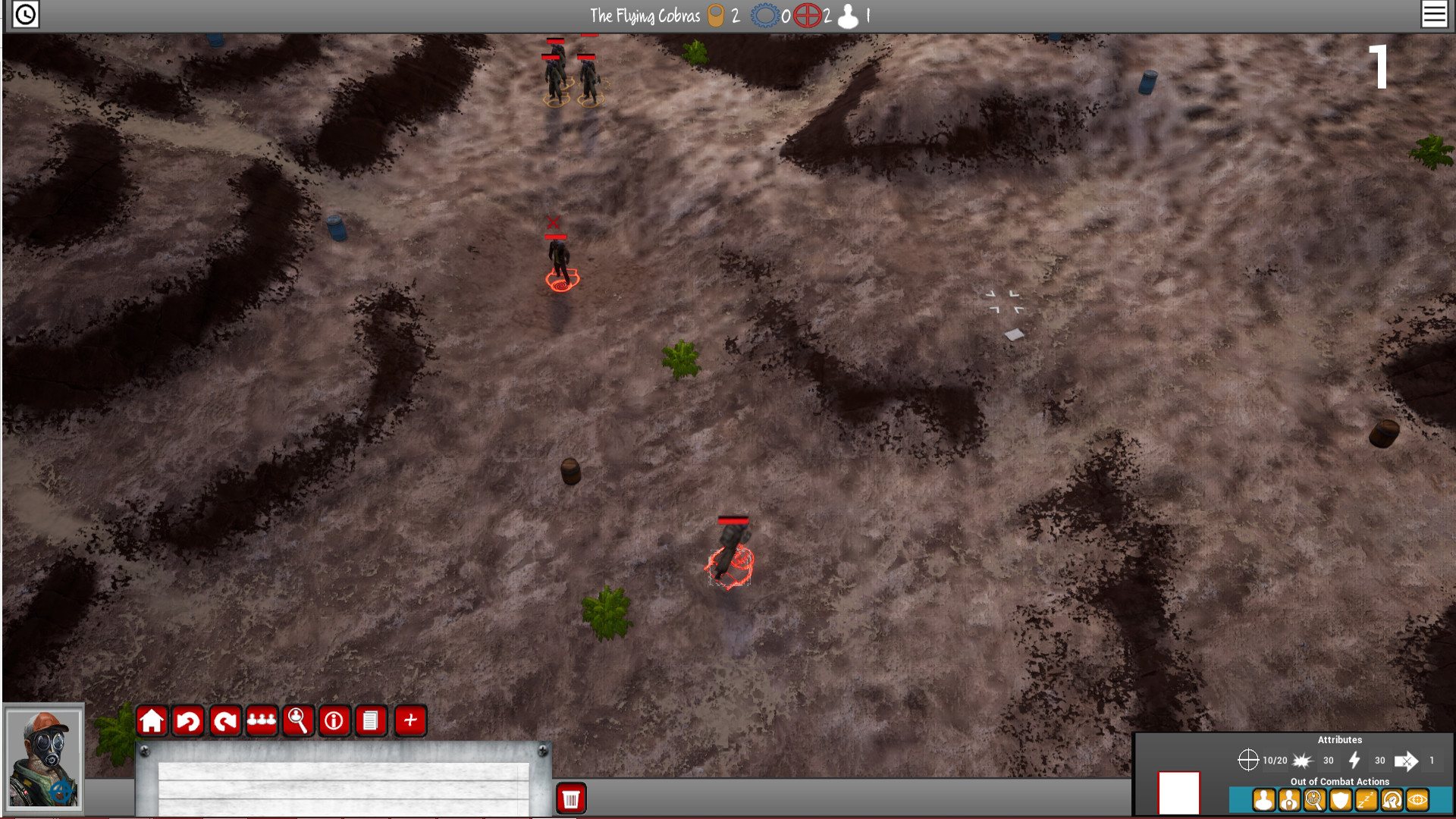
Task: Click the red home button
Action: coord(152,720)
